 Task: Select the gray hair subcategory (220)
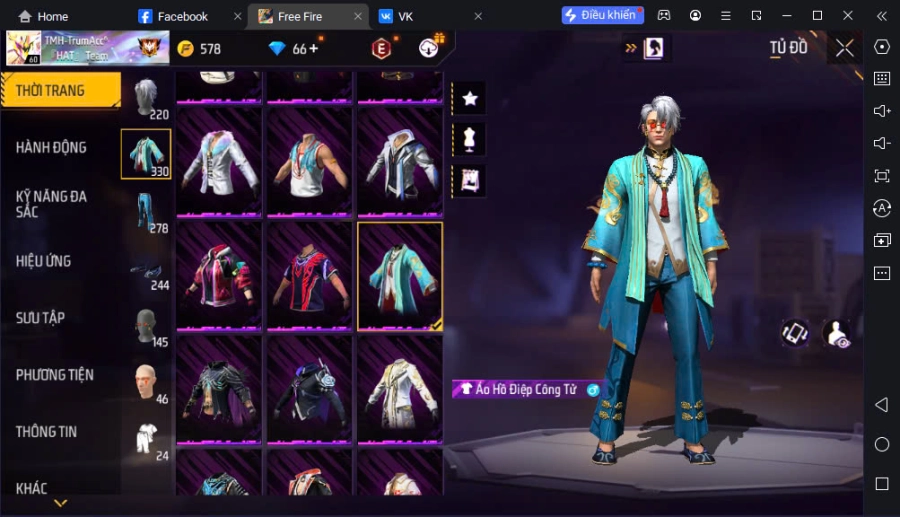(147, 96)
